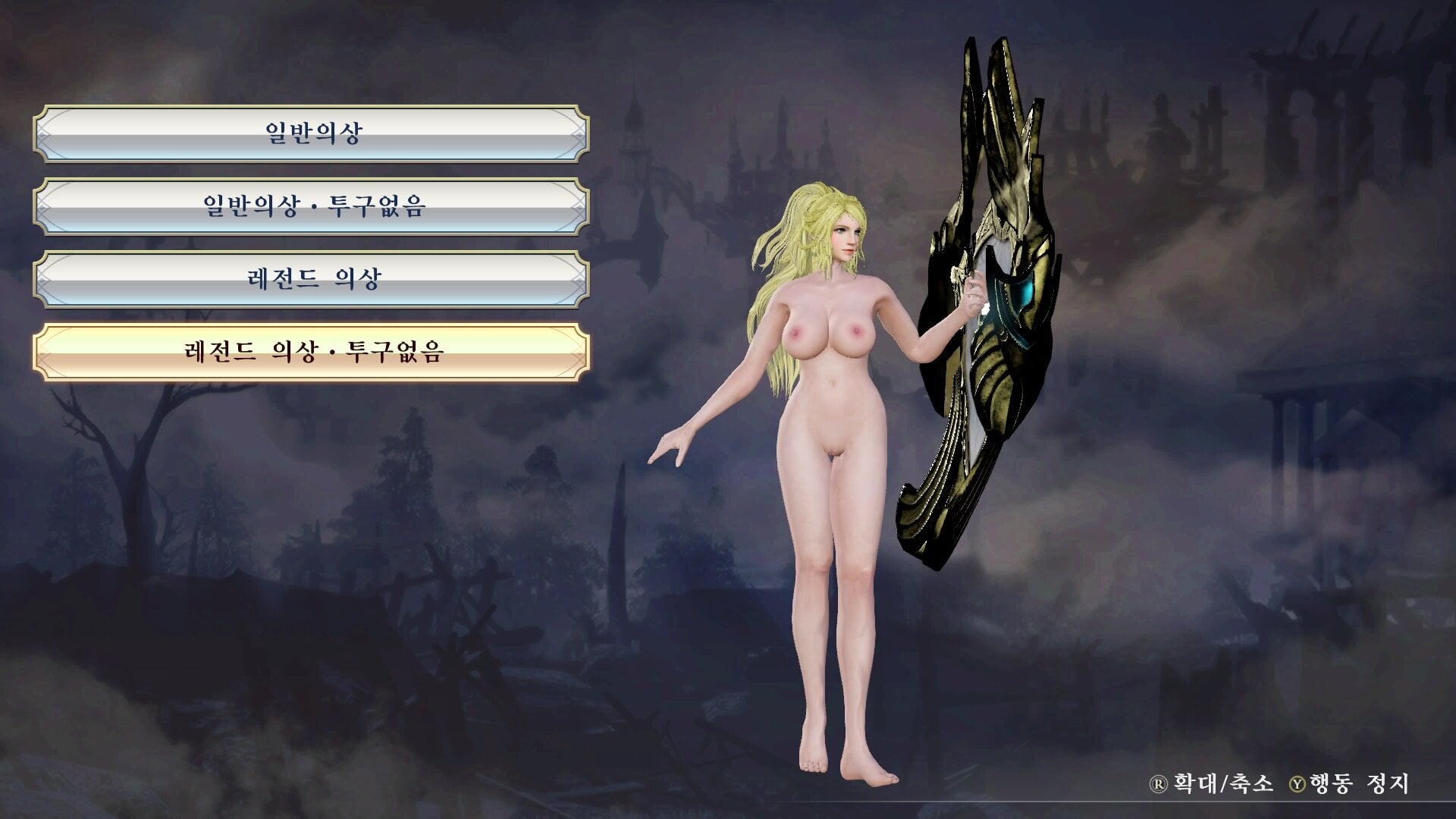This screenshot has height=819, width=1456.
Task: Select highlighted 레전드 의상・투구없음 entry
Action: click(x=312, y=352)
